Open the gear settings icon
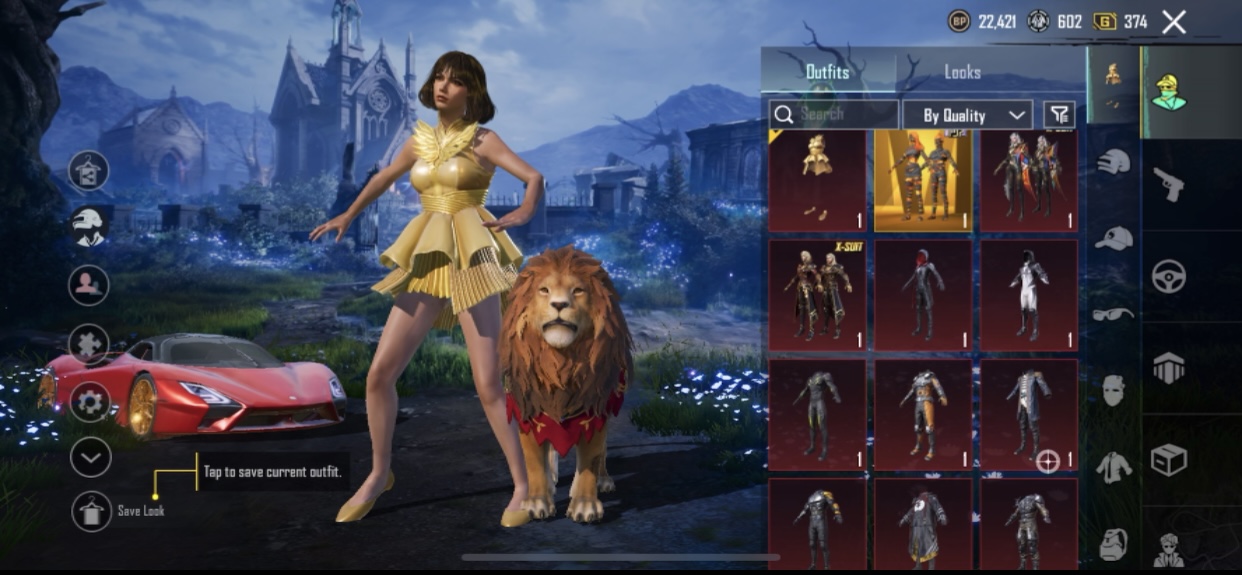Viewport: 1242px width, 575px height. pos(90,402)
